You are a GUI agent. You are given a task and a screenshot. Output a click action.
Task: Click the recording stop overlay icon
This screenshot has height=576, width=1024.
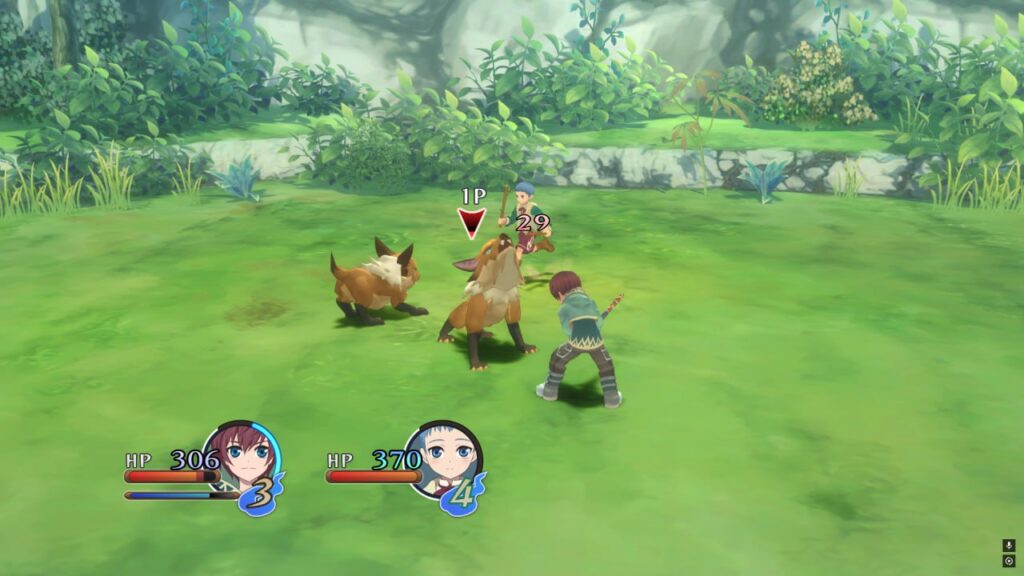1008,561
